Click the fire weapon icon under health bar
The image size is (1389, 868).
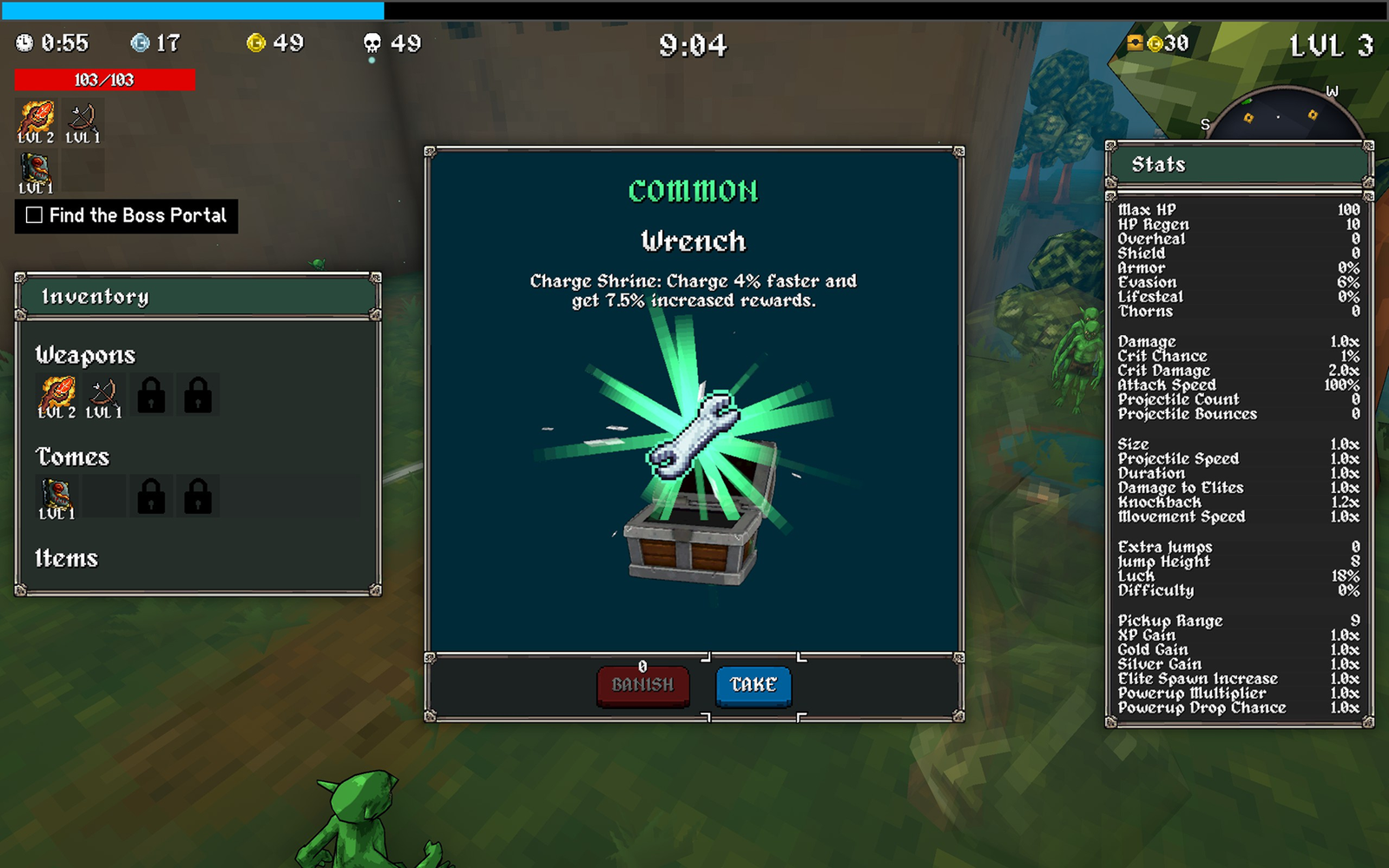tap(36, 121)
